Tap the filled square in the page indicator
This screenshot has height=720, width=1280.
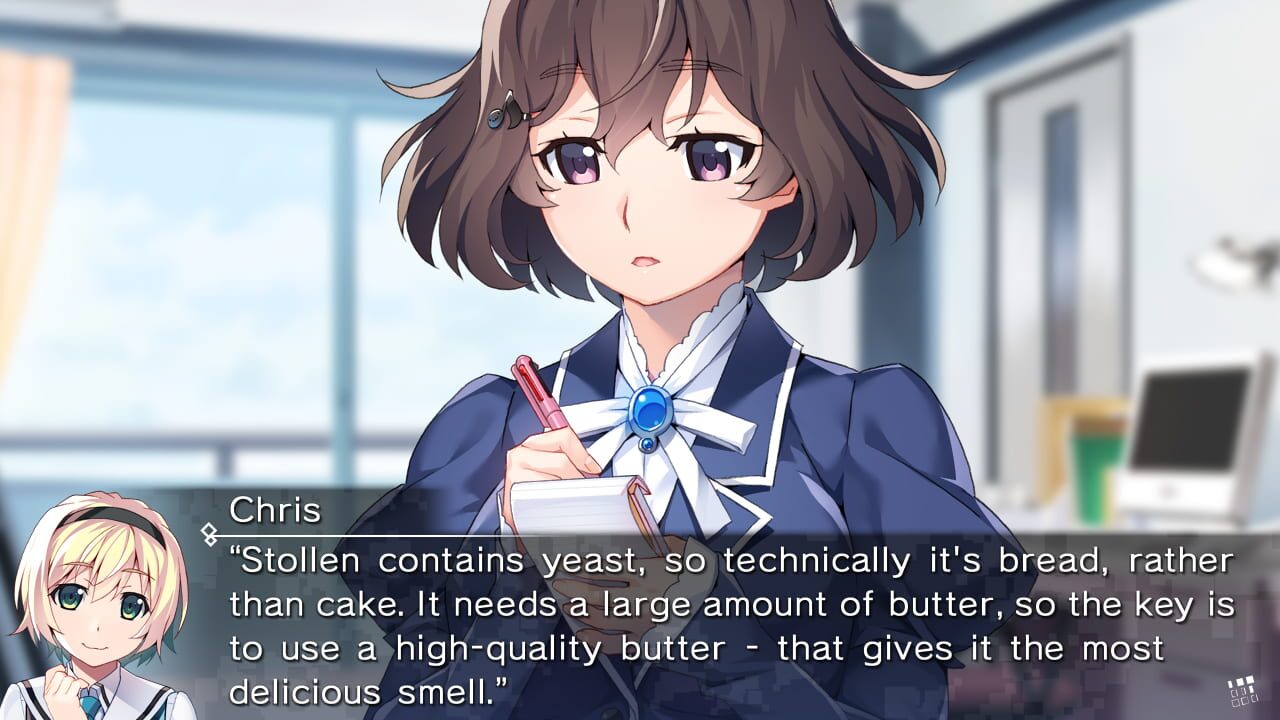[x=1240, y=680]
